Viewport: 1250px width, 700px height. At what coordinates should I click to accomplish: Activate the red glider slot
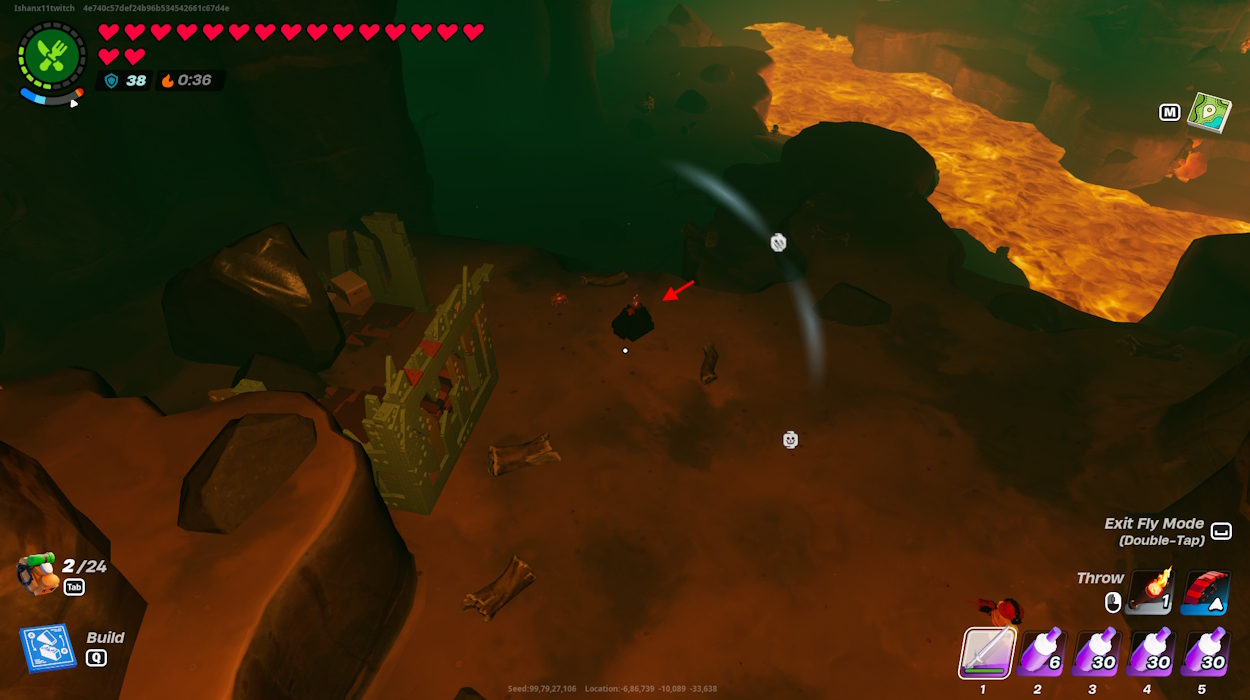coord(1204,593)
